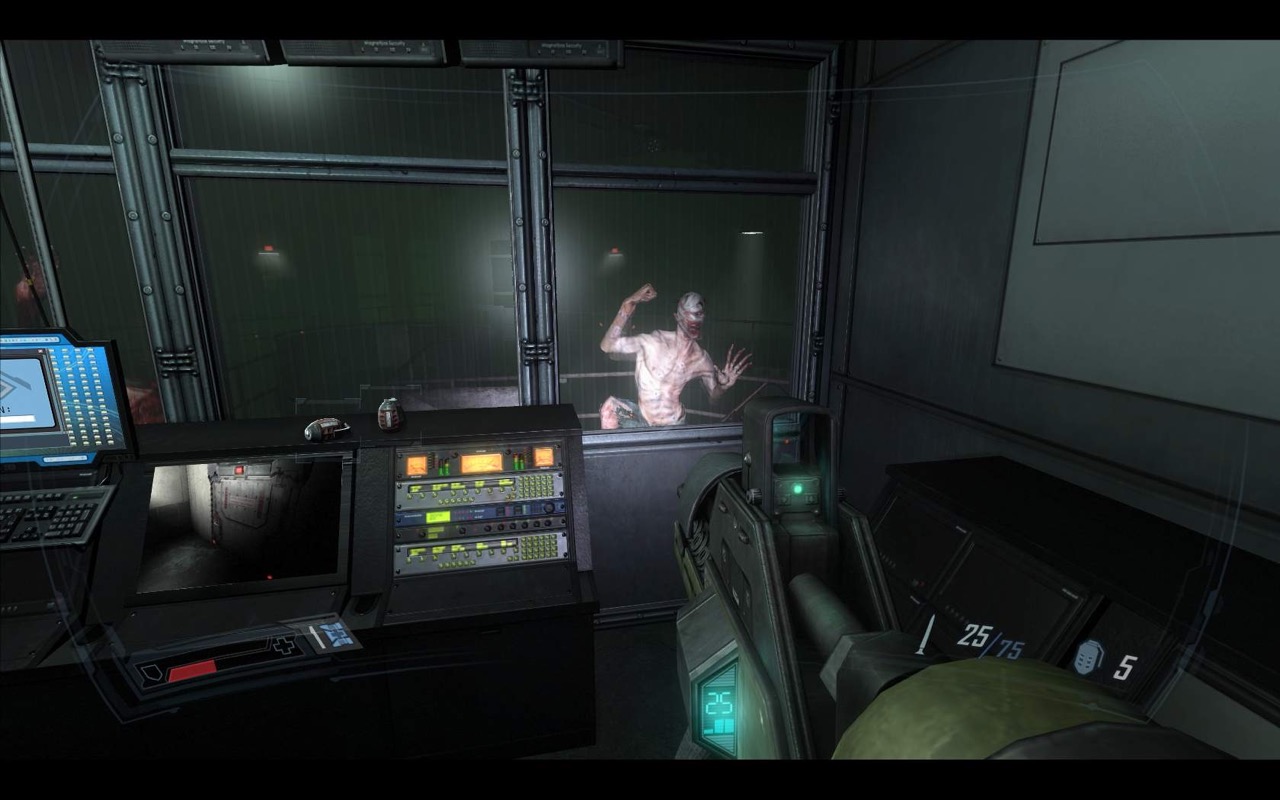
Task: Click the health cross icon on the status panel
Action: pos(284,645)
